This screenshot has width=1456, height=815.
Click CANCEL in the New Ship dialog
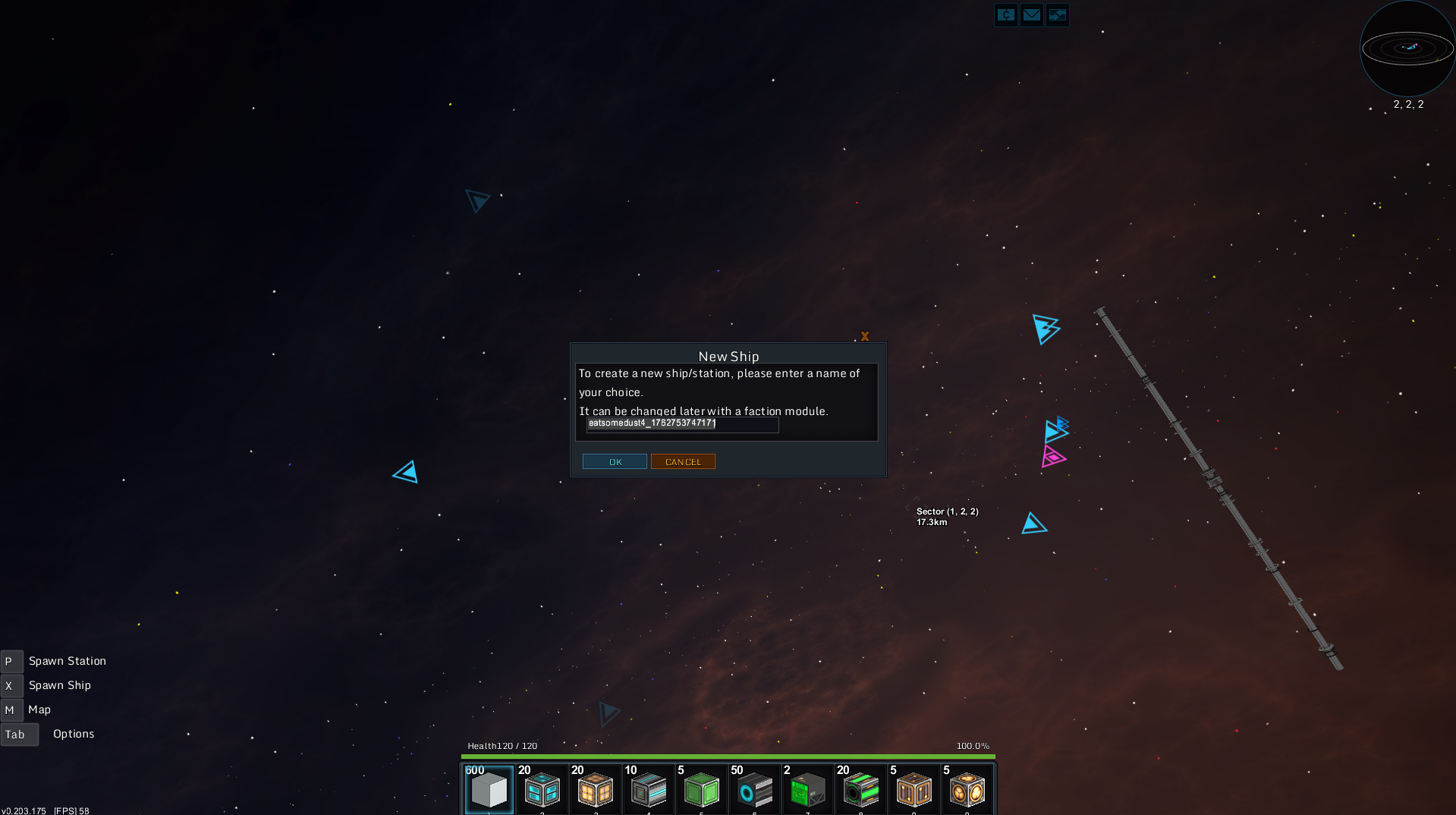(682, 461)
